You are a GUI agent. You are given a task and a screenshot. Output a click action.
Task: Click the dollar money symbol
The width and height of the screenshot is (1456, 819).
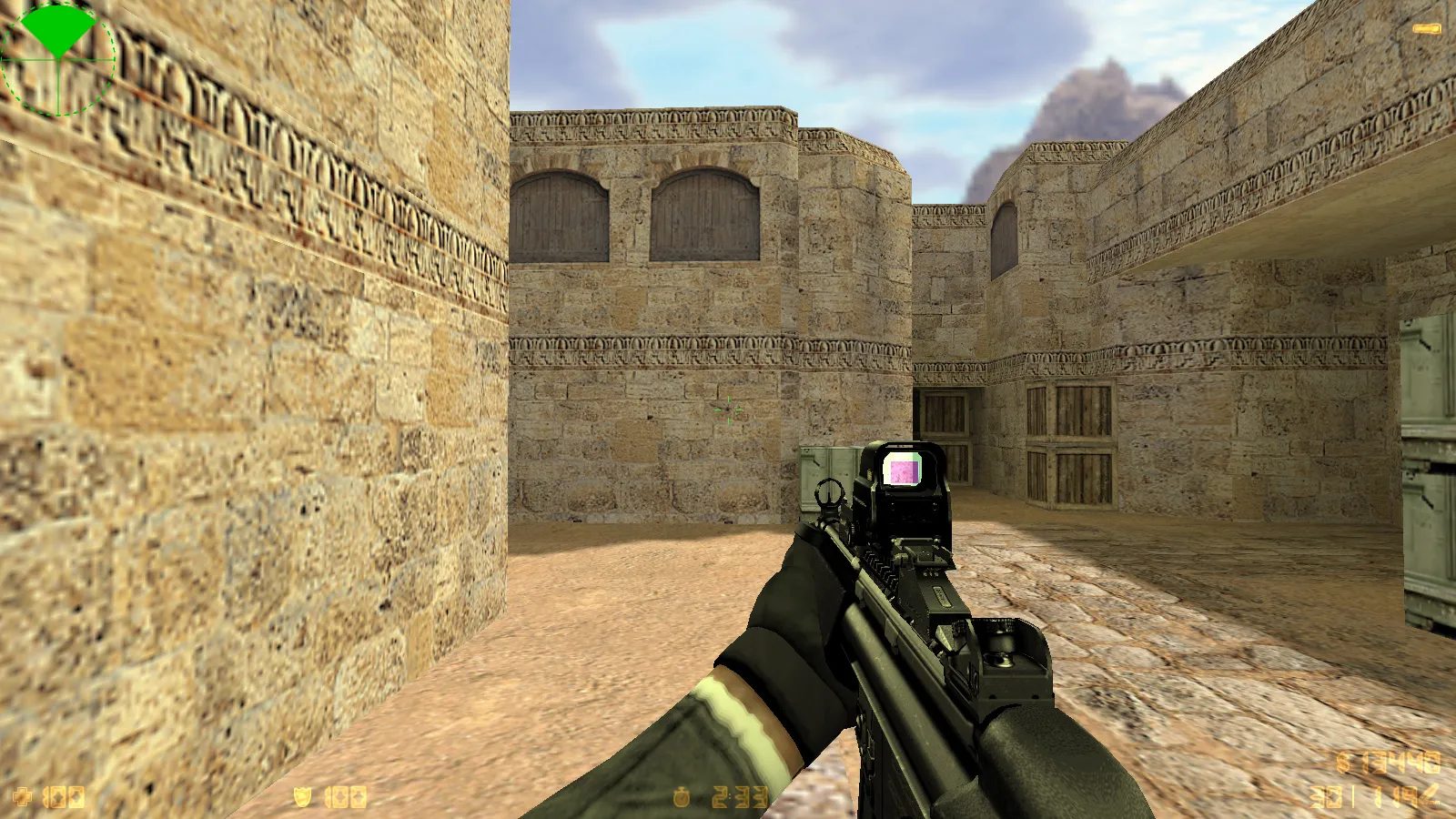click(1341, 763)
